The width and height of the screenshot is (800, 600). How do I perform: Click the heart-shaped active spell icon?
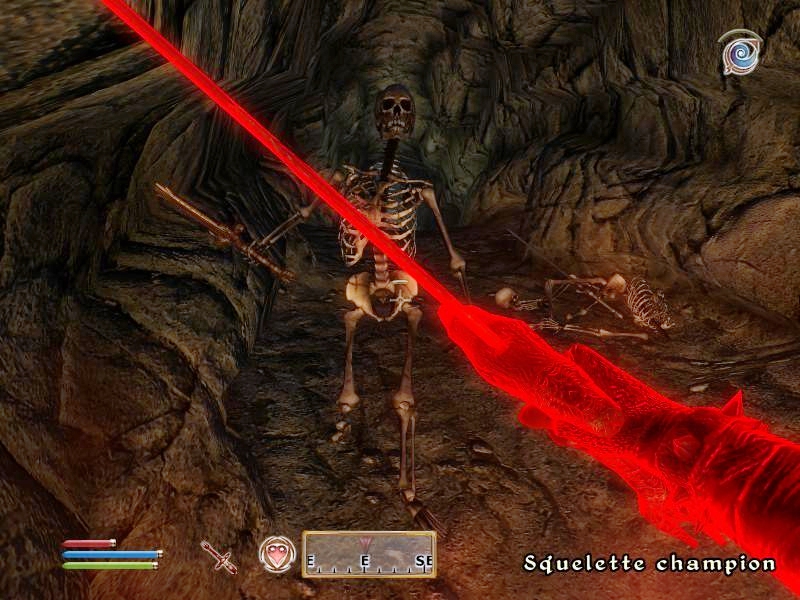pos(276,554)
